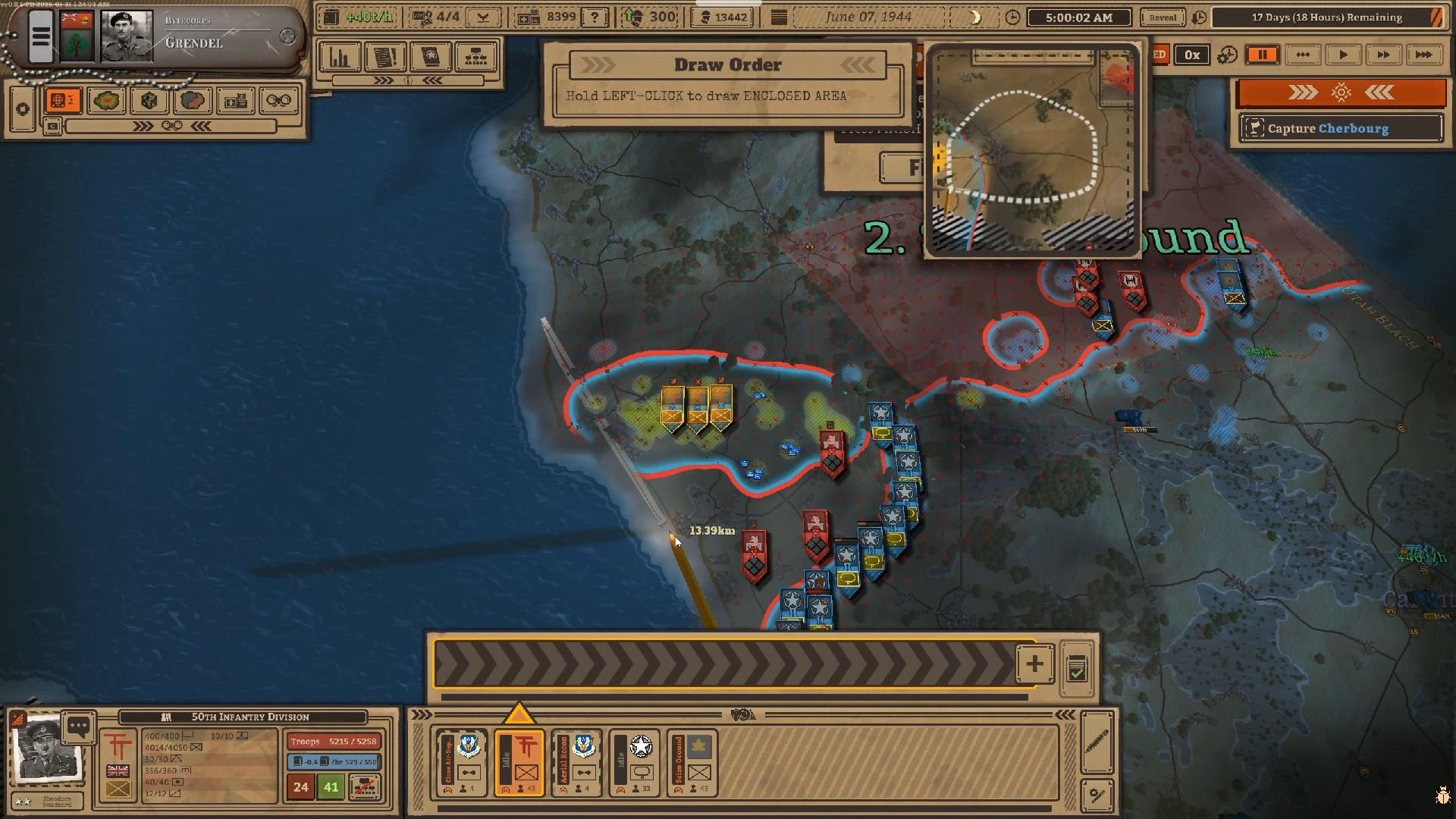
Task: Select the Close Air Support unit card
Action: pyautogui.click(x=461, y=762)
